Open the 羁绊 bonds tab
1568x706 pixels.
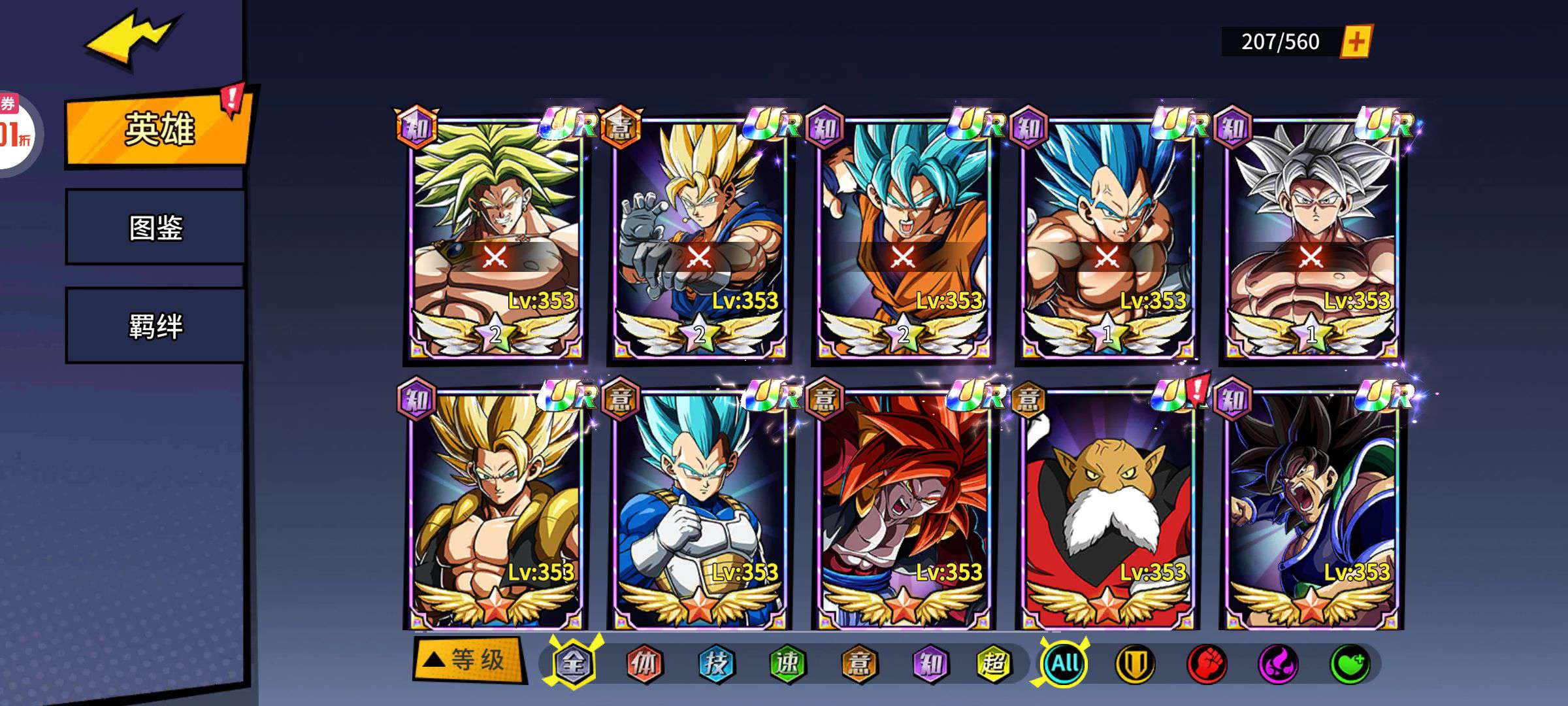(155, 326)
